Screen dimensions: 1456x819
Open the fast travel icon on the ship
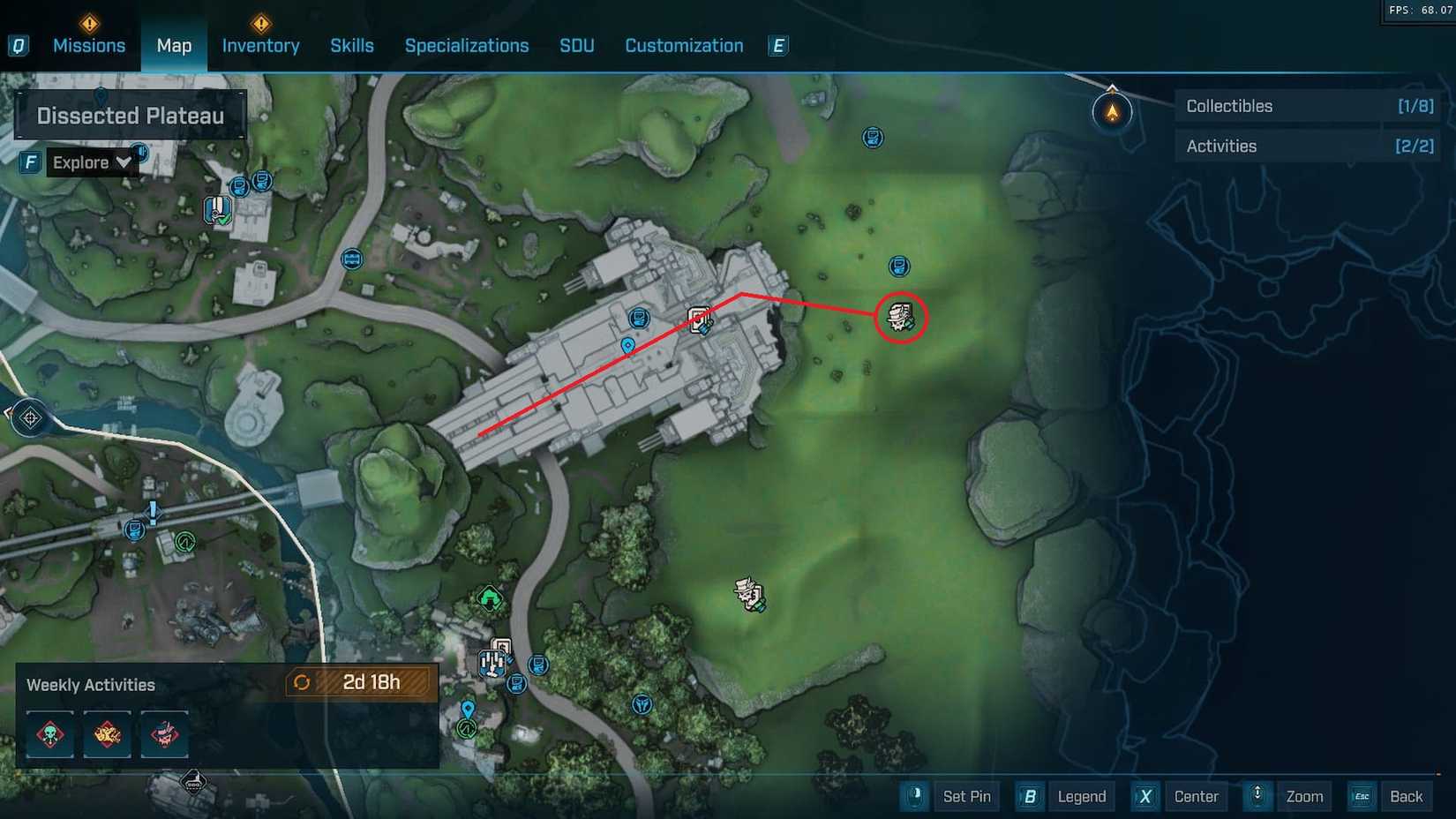click(x=700, y=319)
